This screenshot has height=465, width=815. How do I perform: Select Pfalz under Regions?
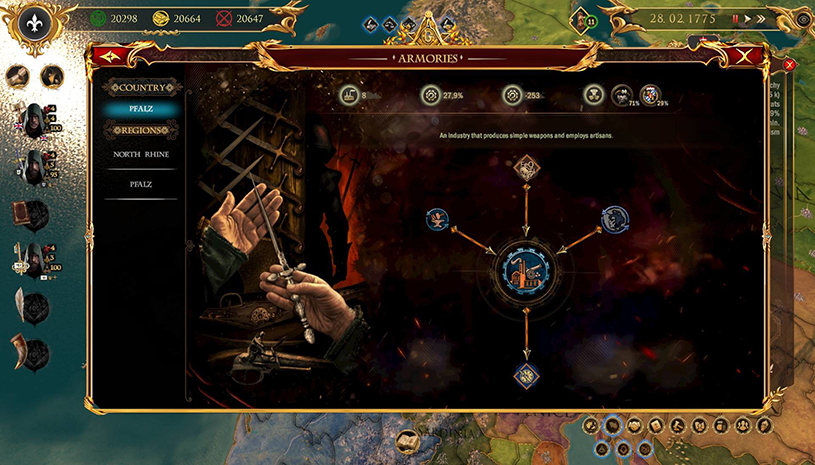(141, 184)
